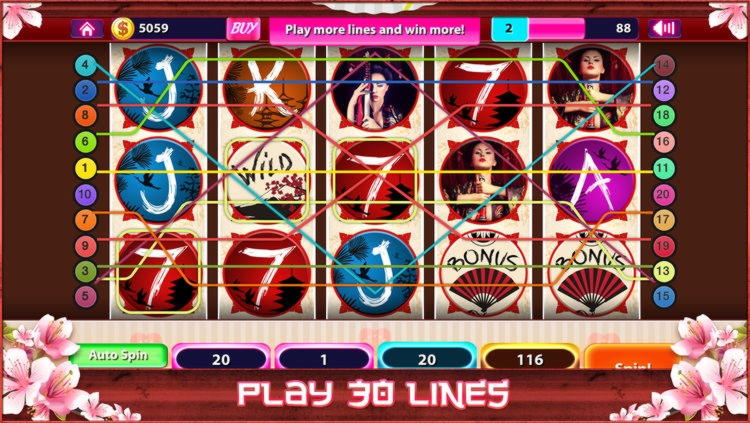Select payline number 8 marker
This screenshot has height=423, width=750.
click(x=87, y=116)
